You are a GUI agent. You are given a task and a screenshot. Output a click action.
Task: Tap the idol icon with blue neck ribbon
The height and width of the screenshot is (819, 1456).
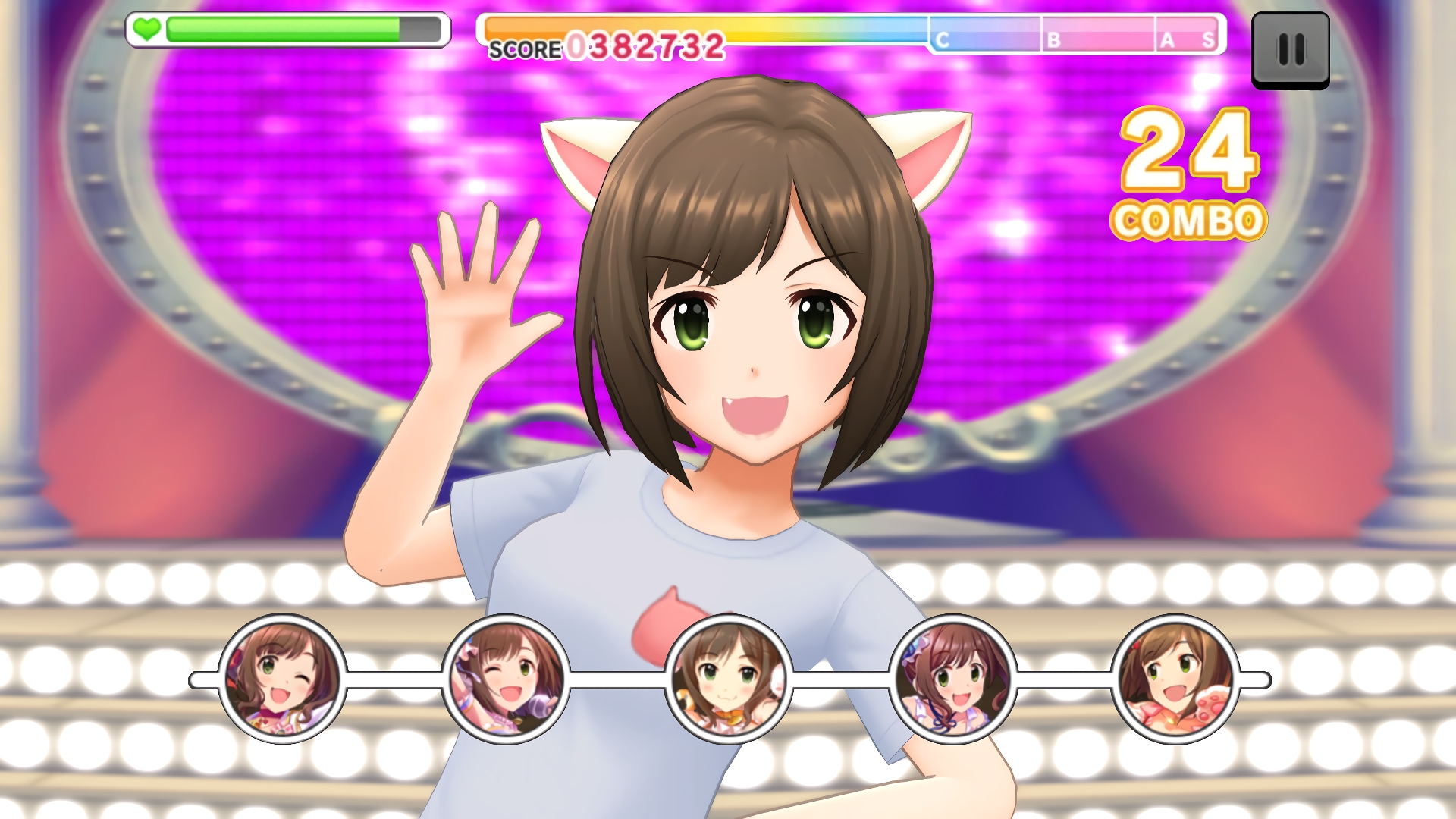[x=952, y=679]
